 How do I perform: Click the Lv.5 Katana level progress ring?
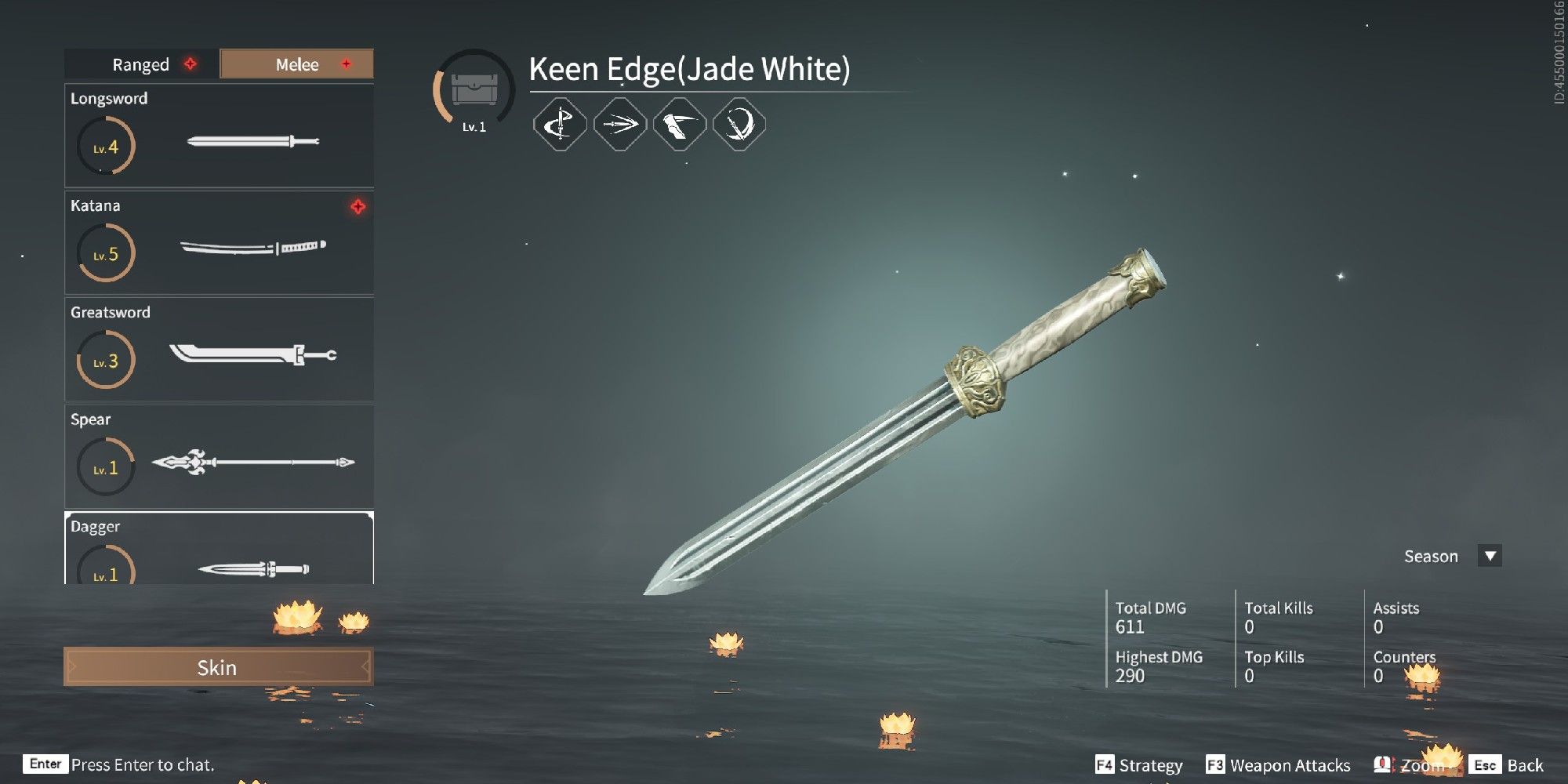pos(105,253)
